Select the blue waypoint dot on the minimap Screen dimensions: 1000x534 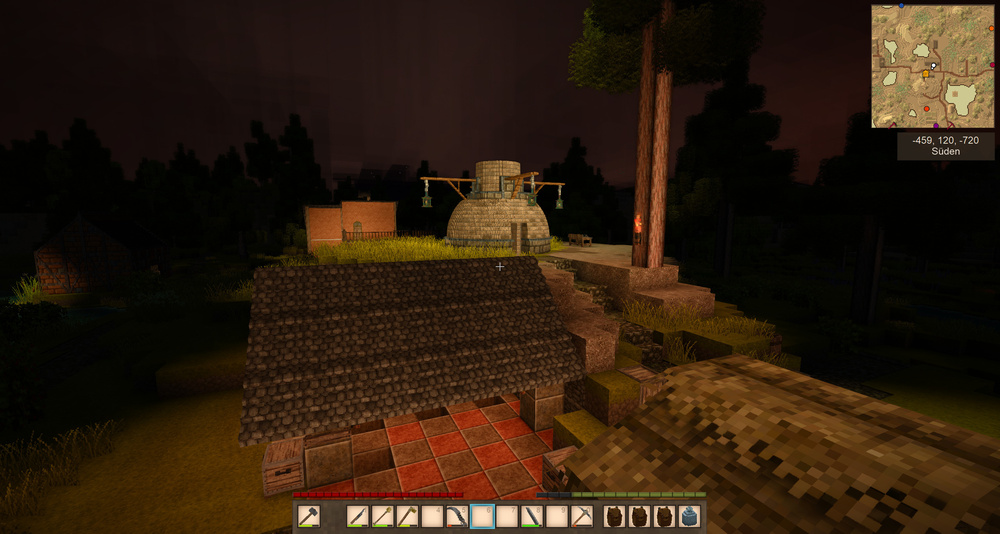(x=901, y=6)
